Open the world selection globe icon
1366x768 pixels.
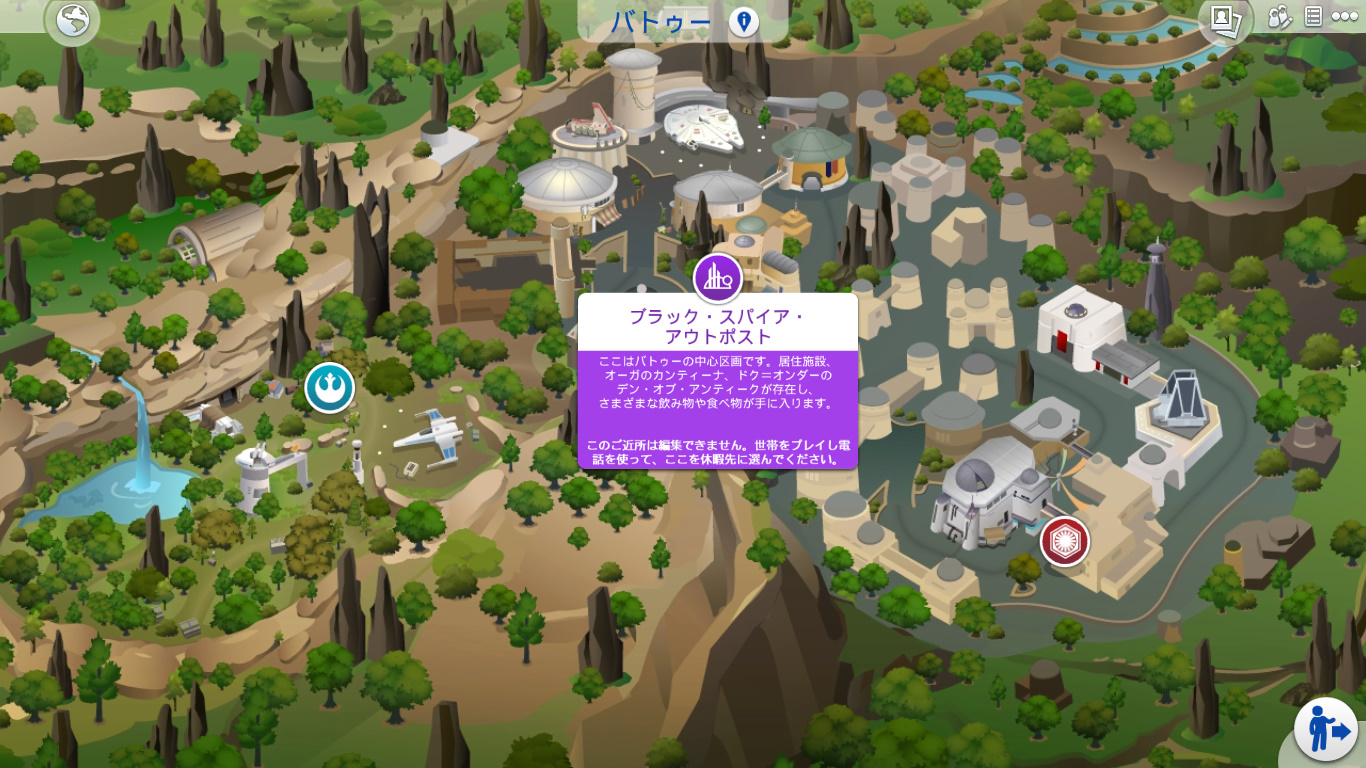(x=72, y=20)
